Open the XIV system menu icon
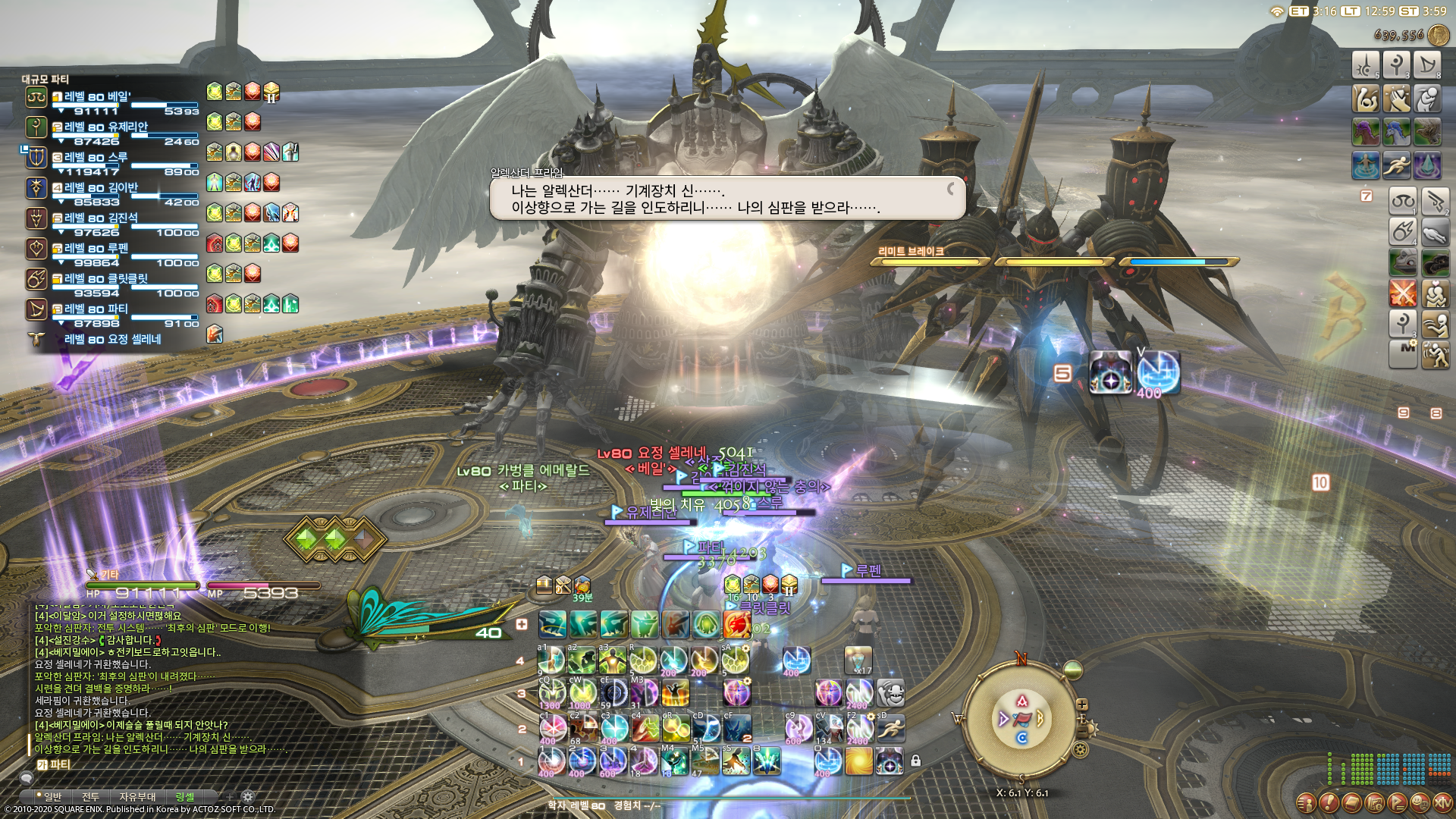This screenshot has height=819, width=1456. pyautogui.click(x=1442, y=802)
